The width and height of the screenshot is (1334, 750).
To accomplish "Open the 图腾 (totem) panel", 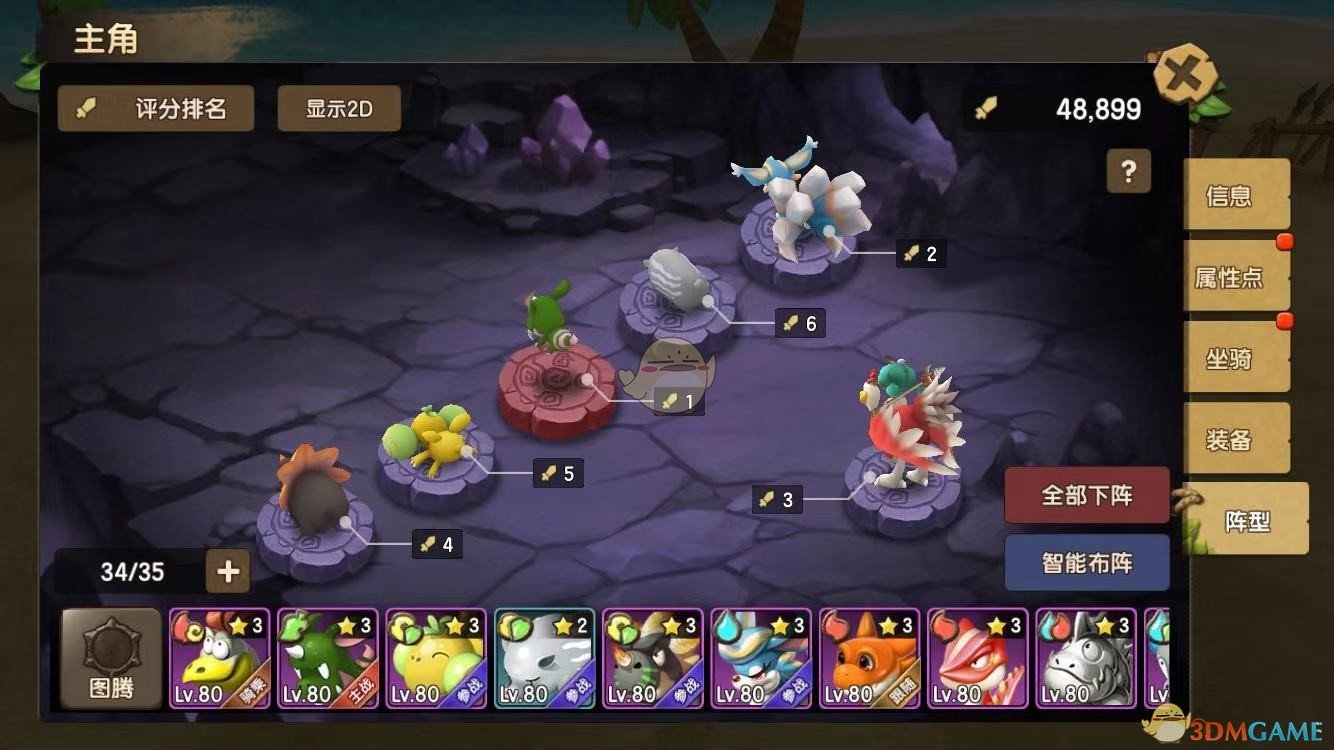I will tap(110, 657).
